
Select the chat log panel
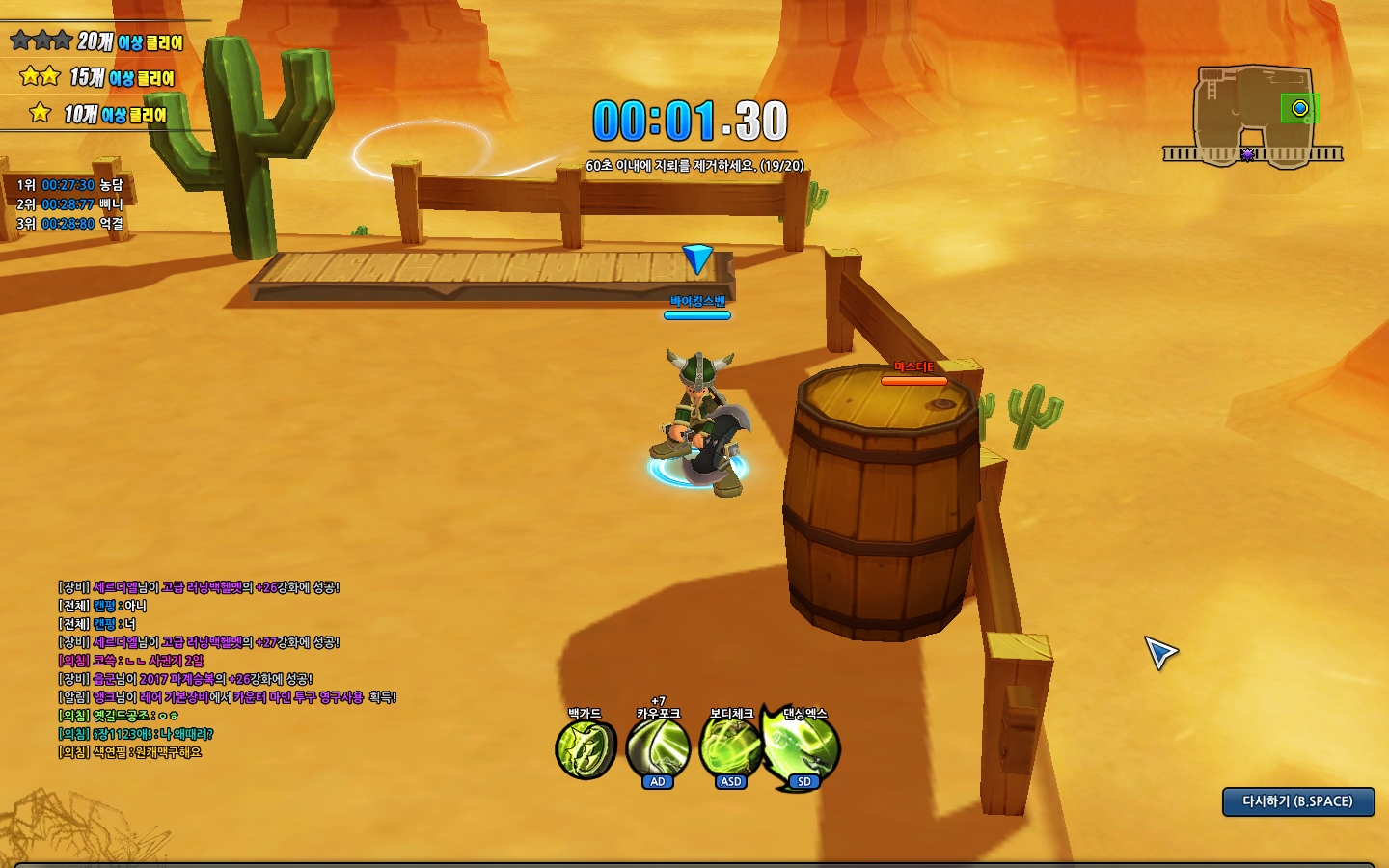227,669
